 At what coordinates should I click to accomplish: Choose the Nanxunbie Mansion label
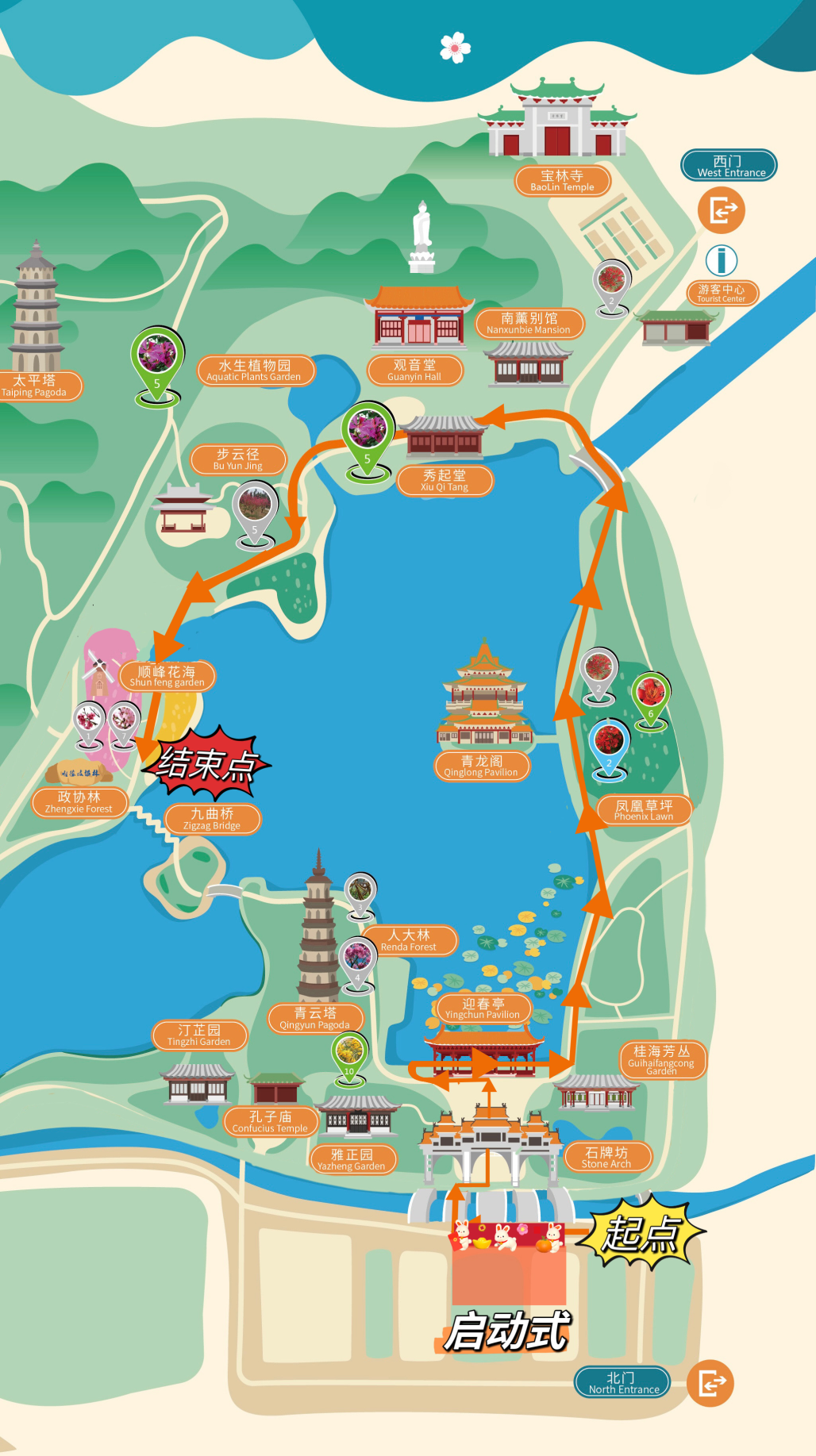point(529,323)
